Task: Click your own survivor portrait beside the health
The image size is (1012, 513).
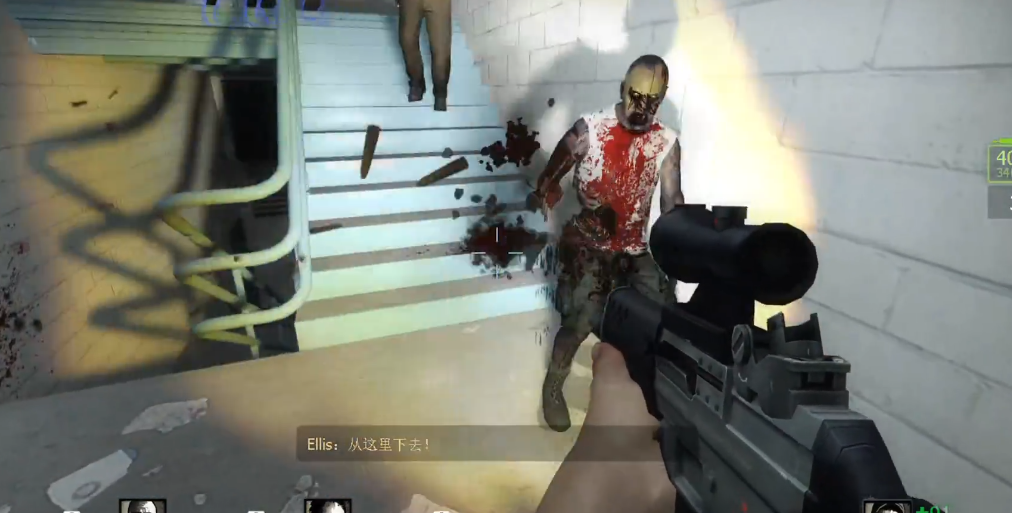Action: pyautogui.click(x=886, y=506)
